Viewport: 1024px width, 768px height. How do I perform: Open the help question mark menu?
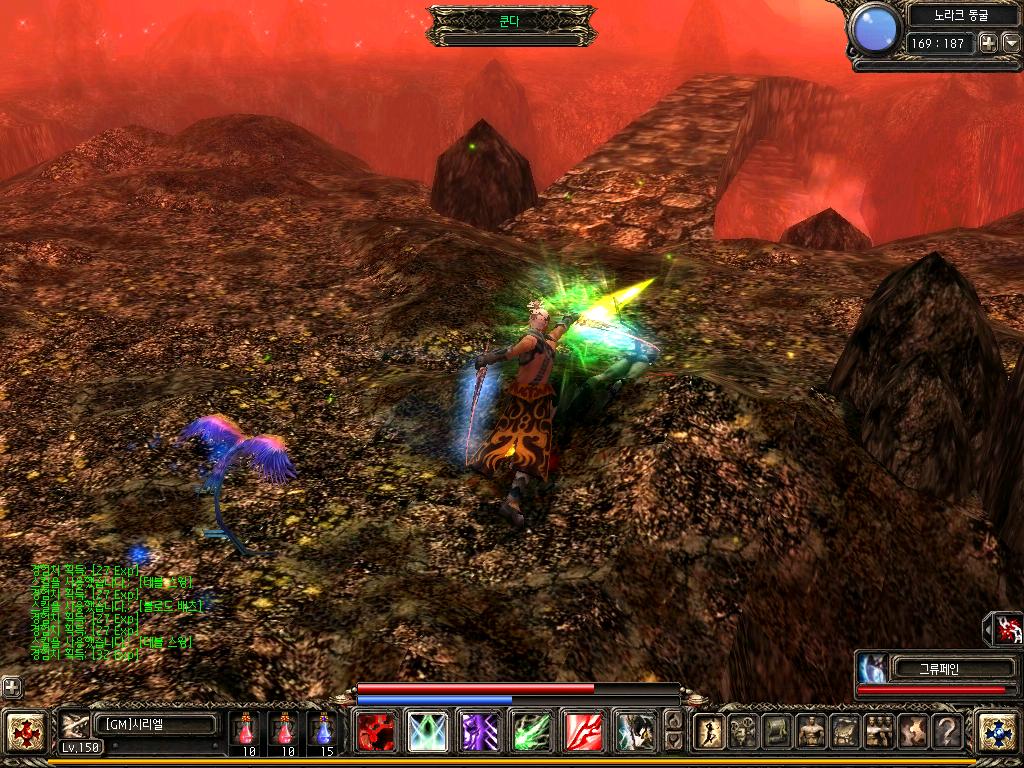[947, 732]
